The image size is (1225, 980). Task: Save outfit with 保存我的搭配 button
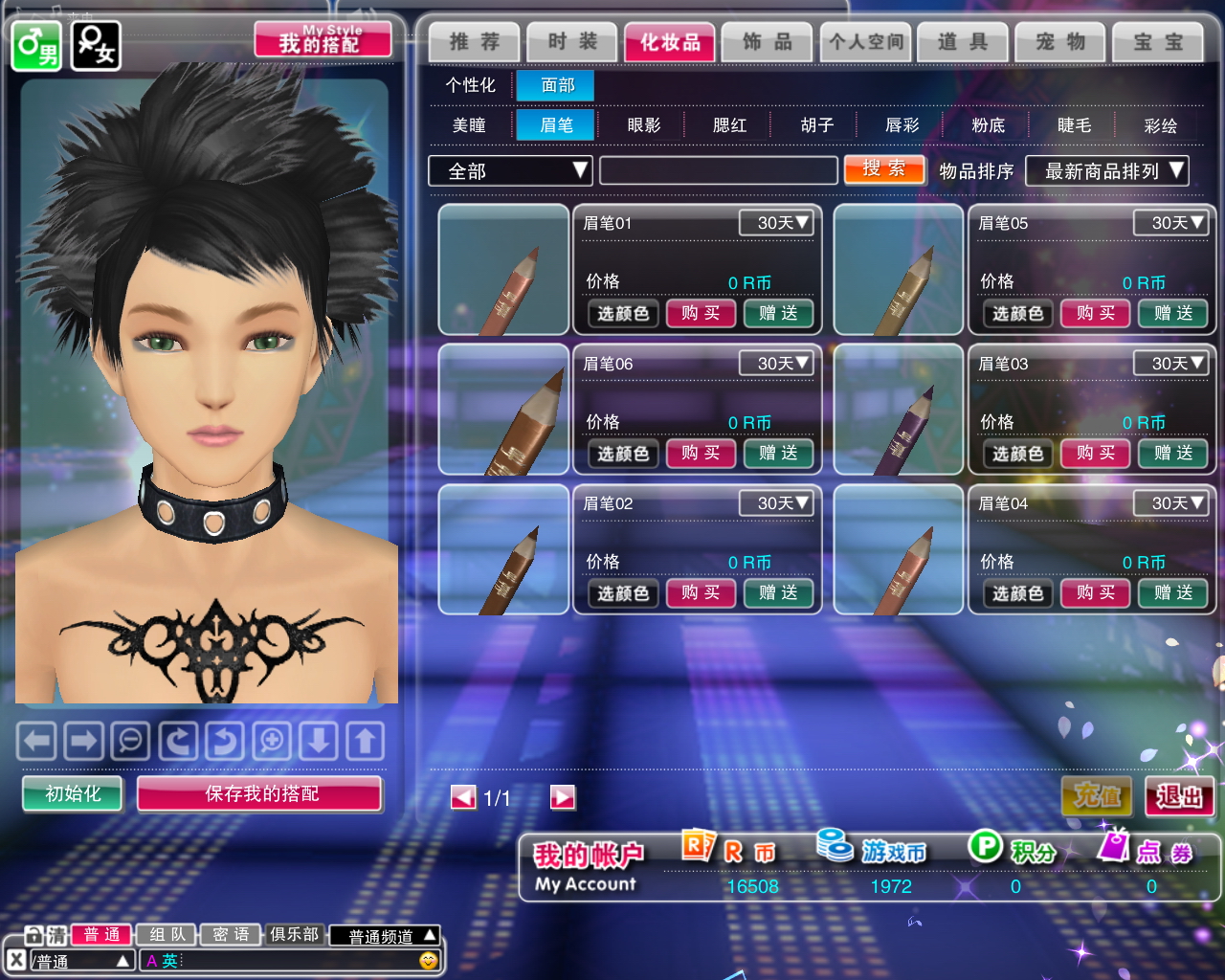(x=260, y=793)
